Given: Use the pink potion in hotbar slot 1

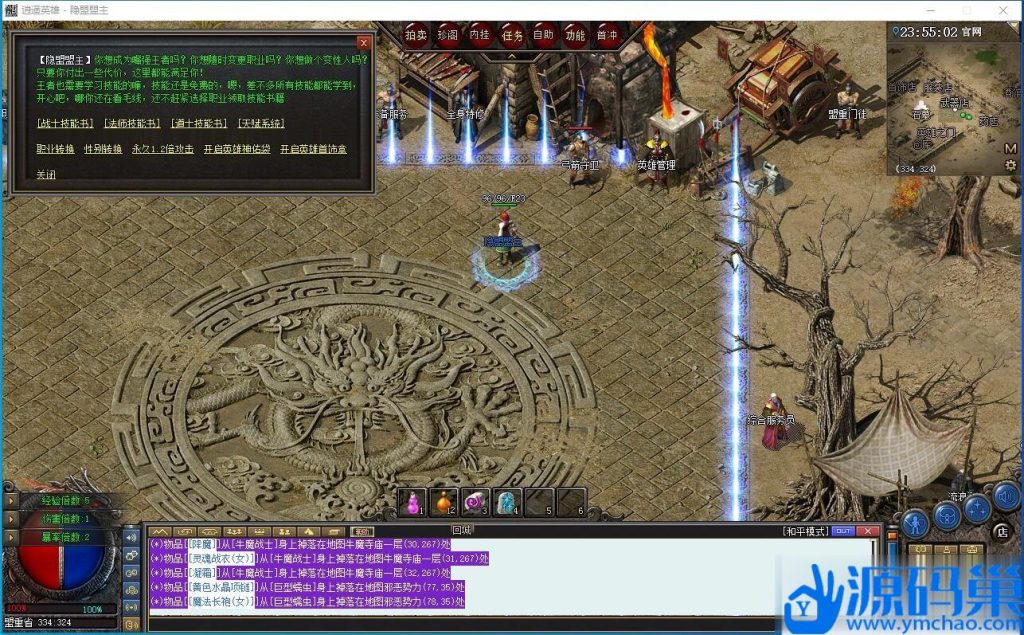Looking at the screenshot, I should click(x=412, y=502).
